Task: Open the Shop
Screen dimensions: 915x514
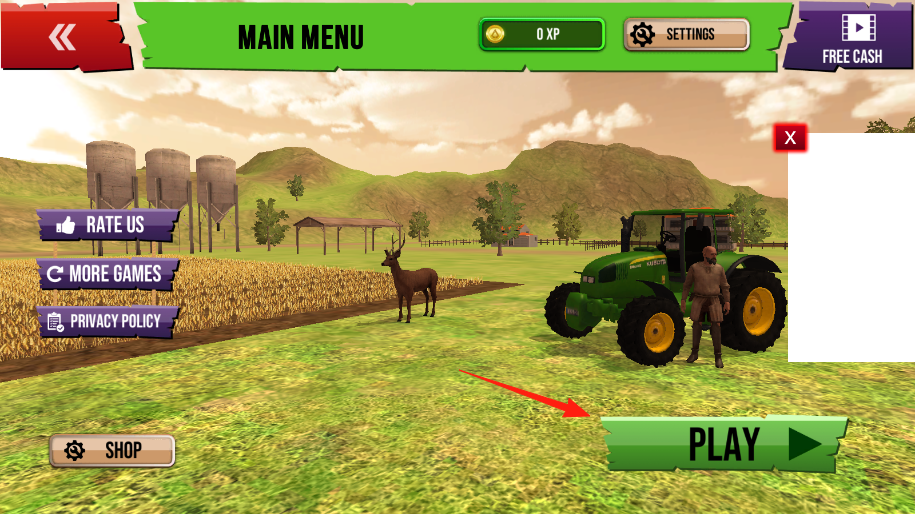Action: 112,451
